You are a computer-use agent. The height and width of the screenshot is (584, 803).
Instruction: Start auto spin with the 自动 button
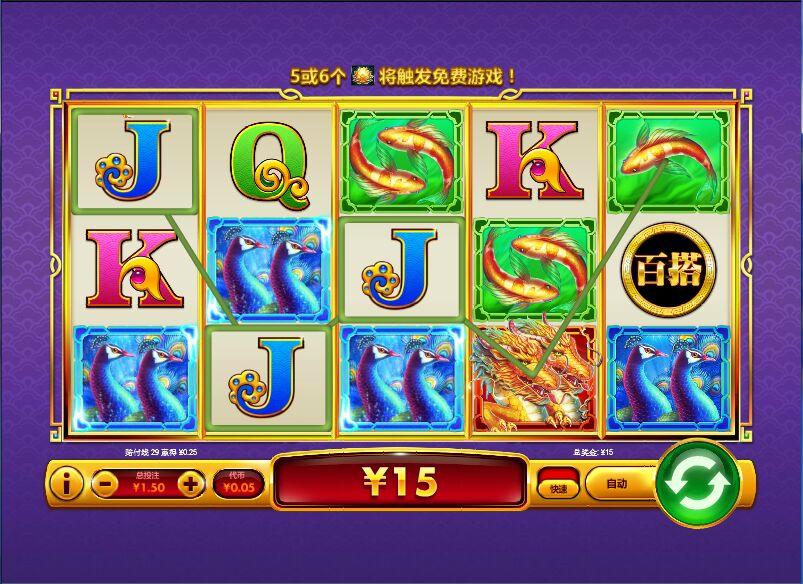(616, 484)
